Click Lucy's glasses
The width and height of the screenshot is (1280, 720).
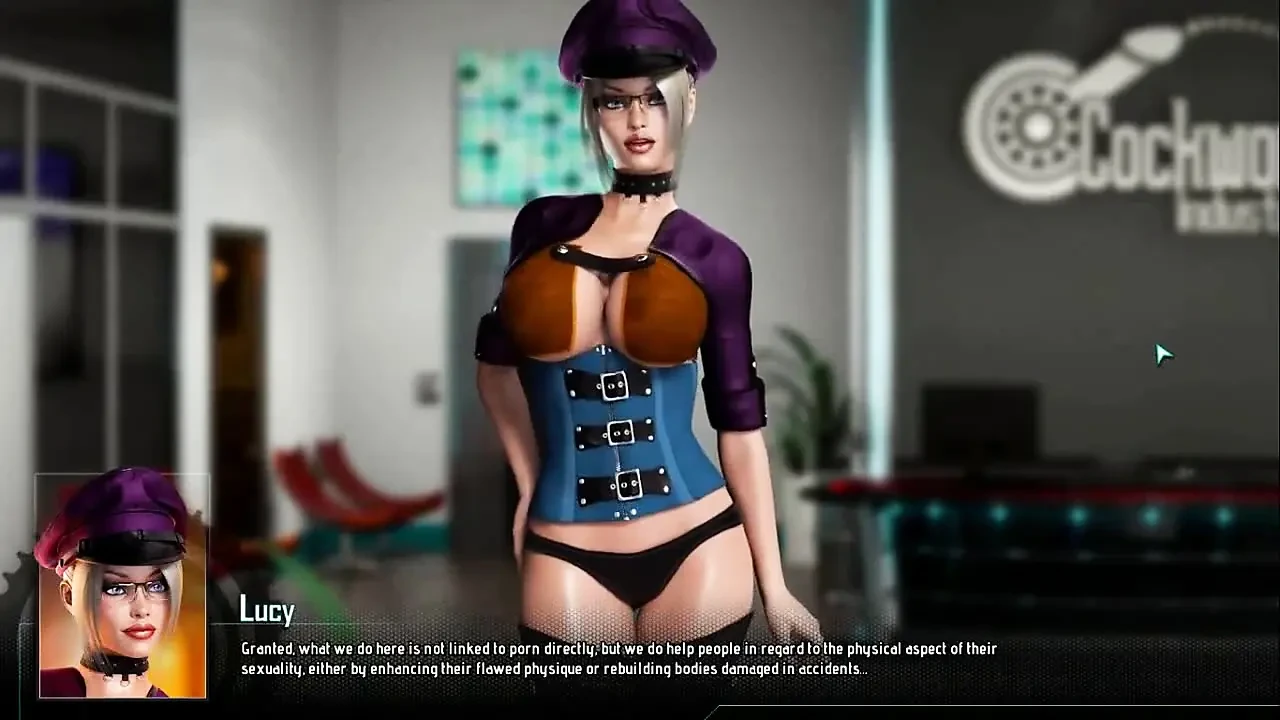[x=635, y=100]
